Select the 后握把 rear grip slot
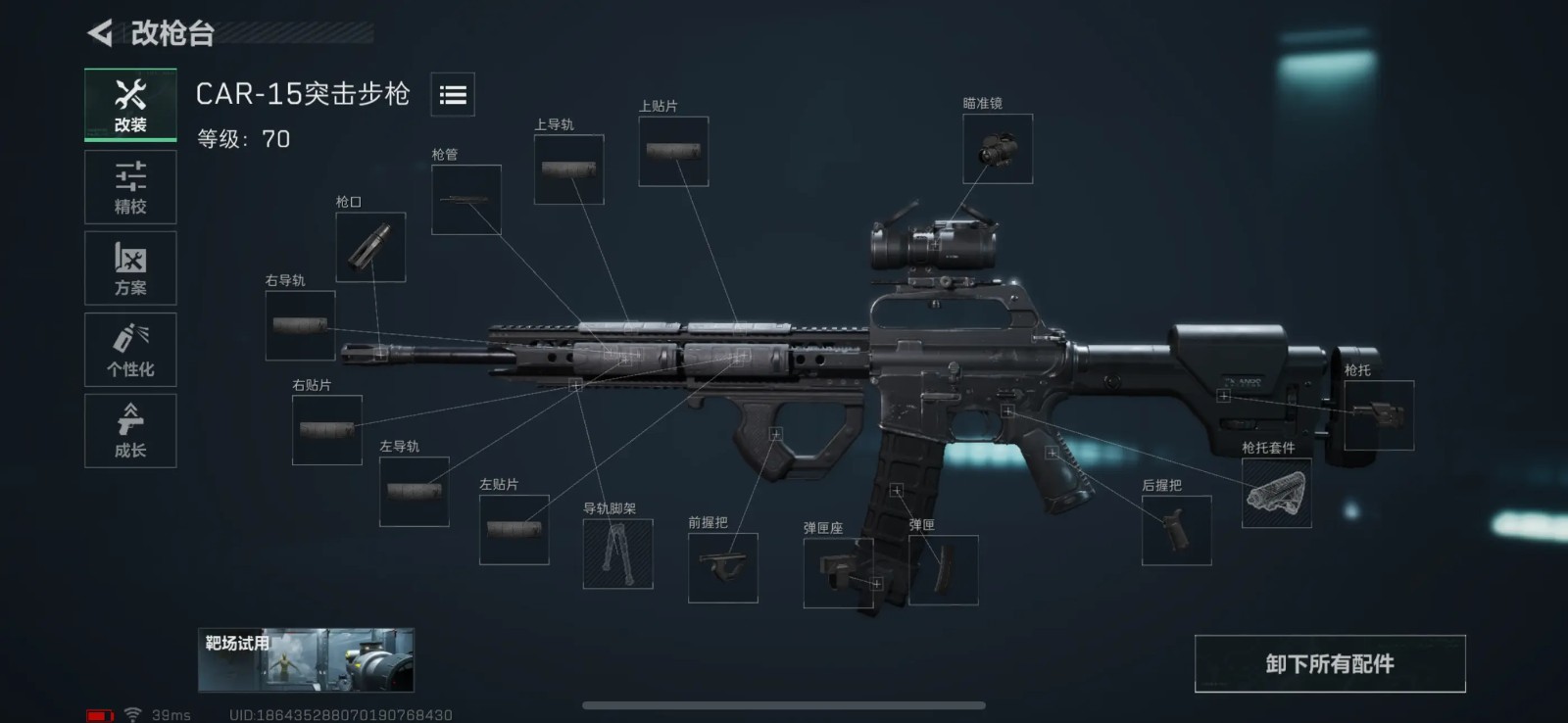This screenshot has height=723, width=1568. (1176, 530)
